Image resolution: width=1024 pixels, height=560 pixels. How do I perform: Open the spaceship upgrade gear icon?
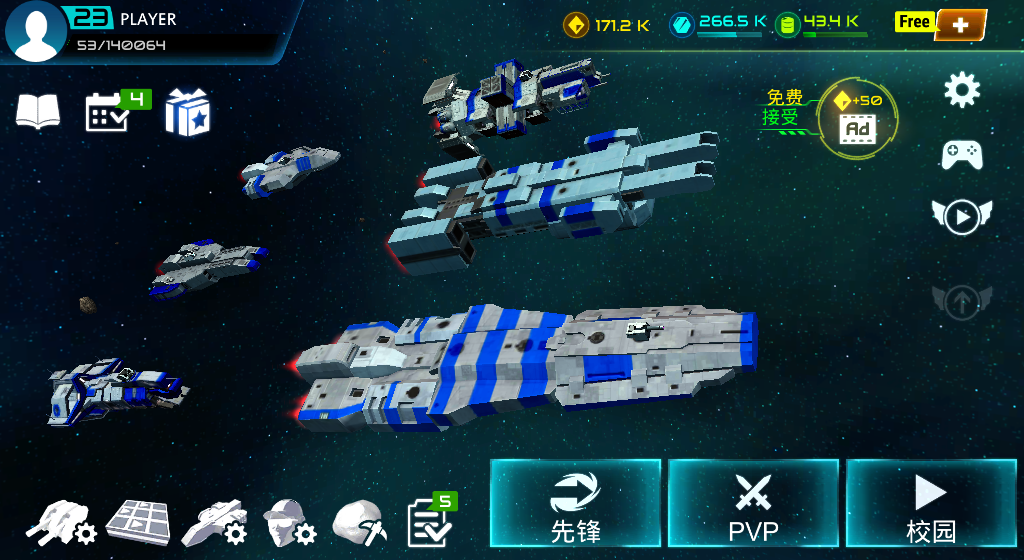click(x=214, y=521)
